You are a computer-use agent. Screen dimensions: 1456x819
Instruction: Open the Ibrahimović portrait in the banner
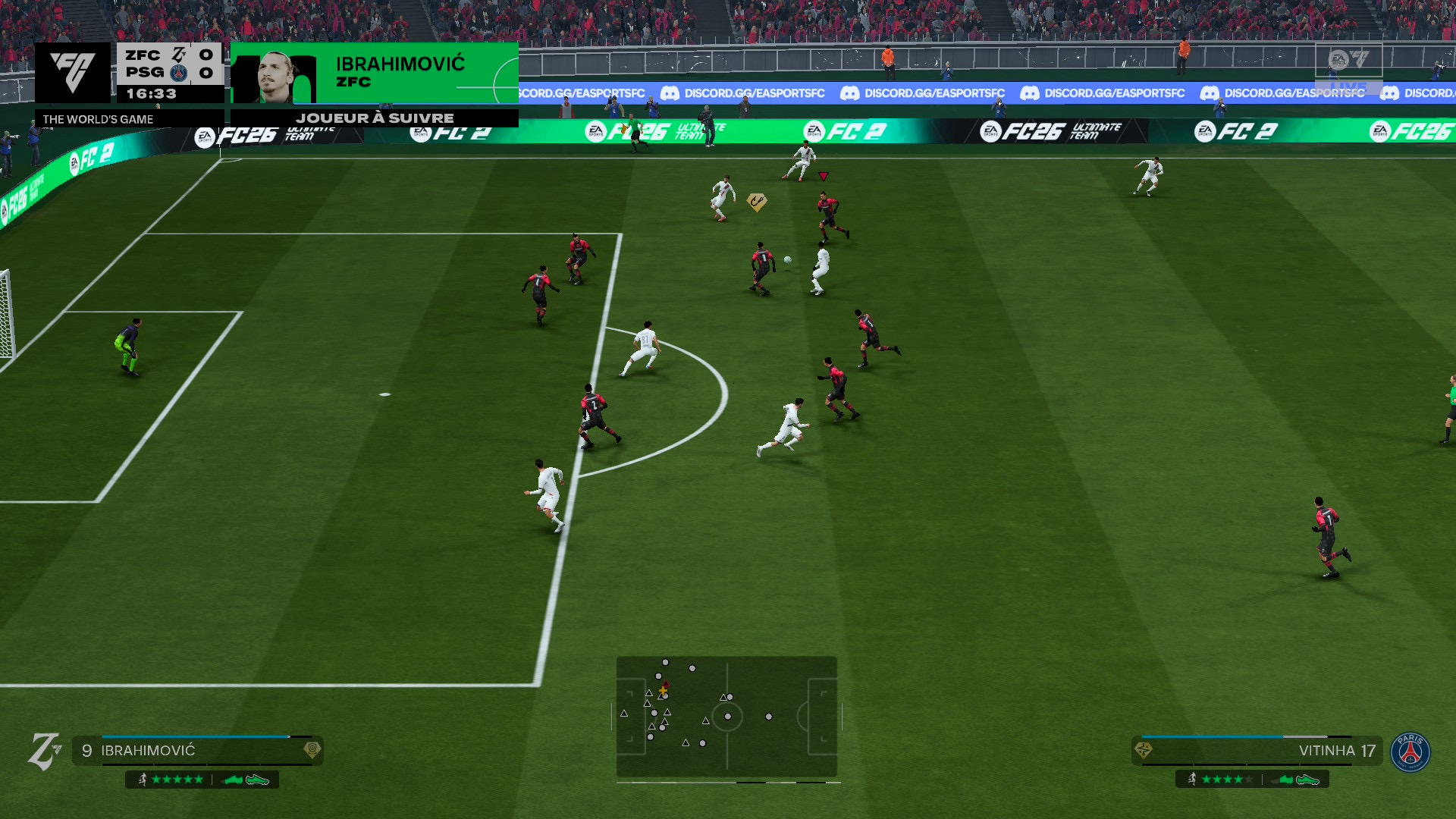275,76
